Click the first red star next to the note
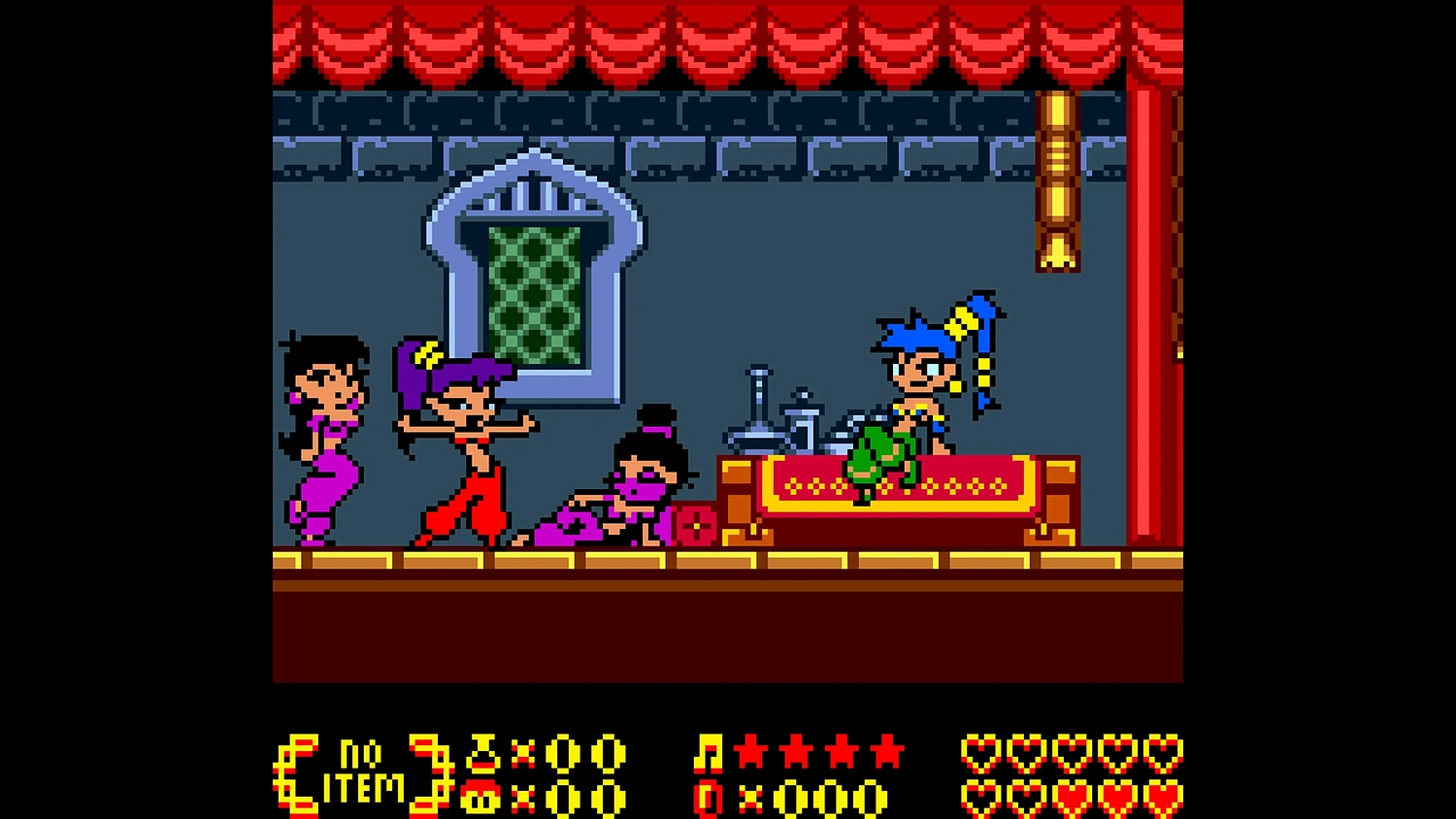The height and width of the screenshot is (819, 1456). pos(752,752)
